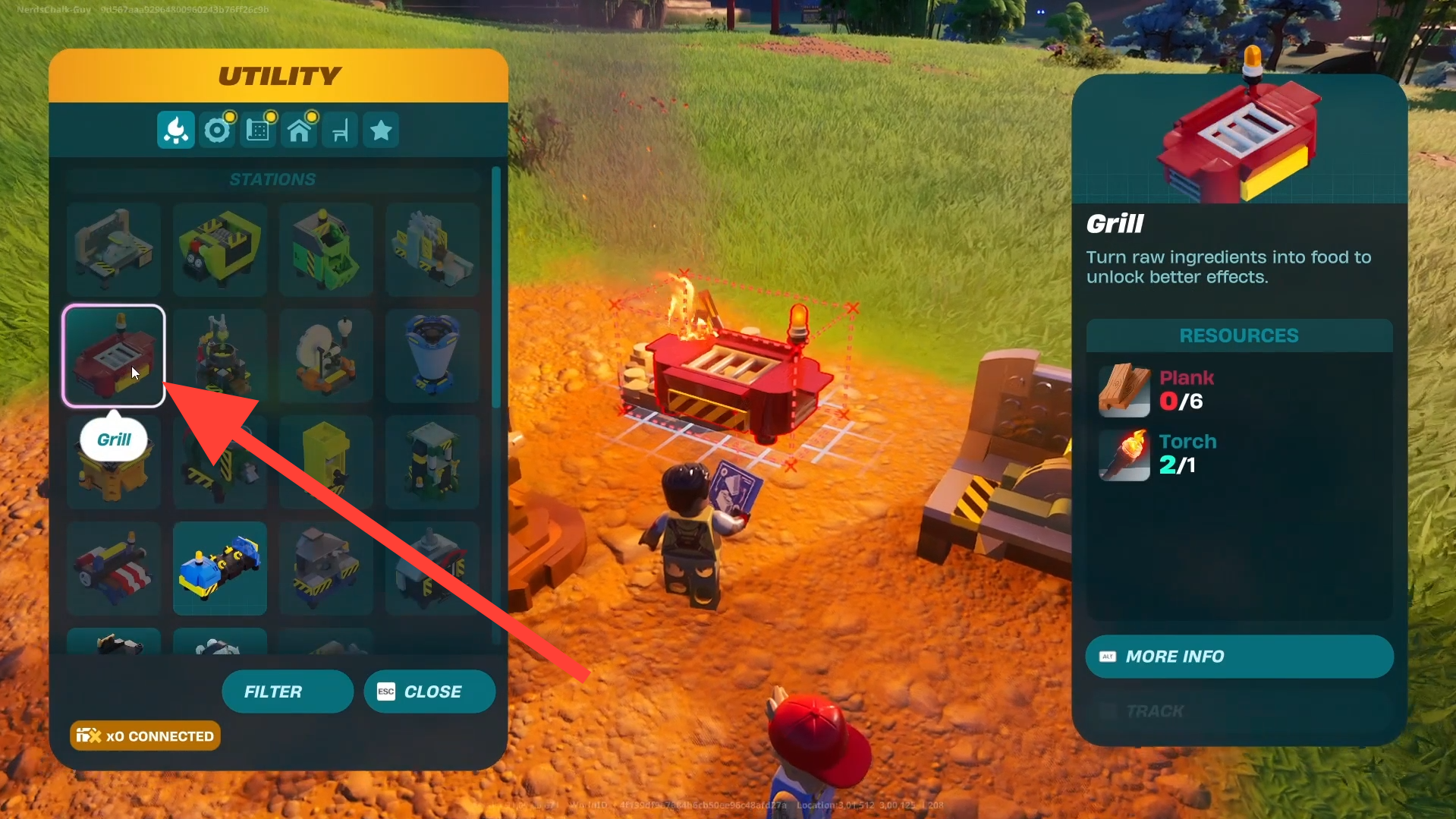Select the Grill station tile
Image resolution: width=1456 pixels, height=819 pixels.
click(114, 356)
